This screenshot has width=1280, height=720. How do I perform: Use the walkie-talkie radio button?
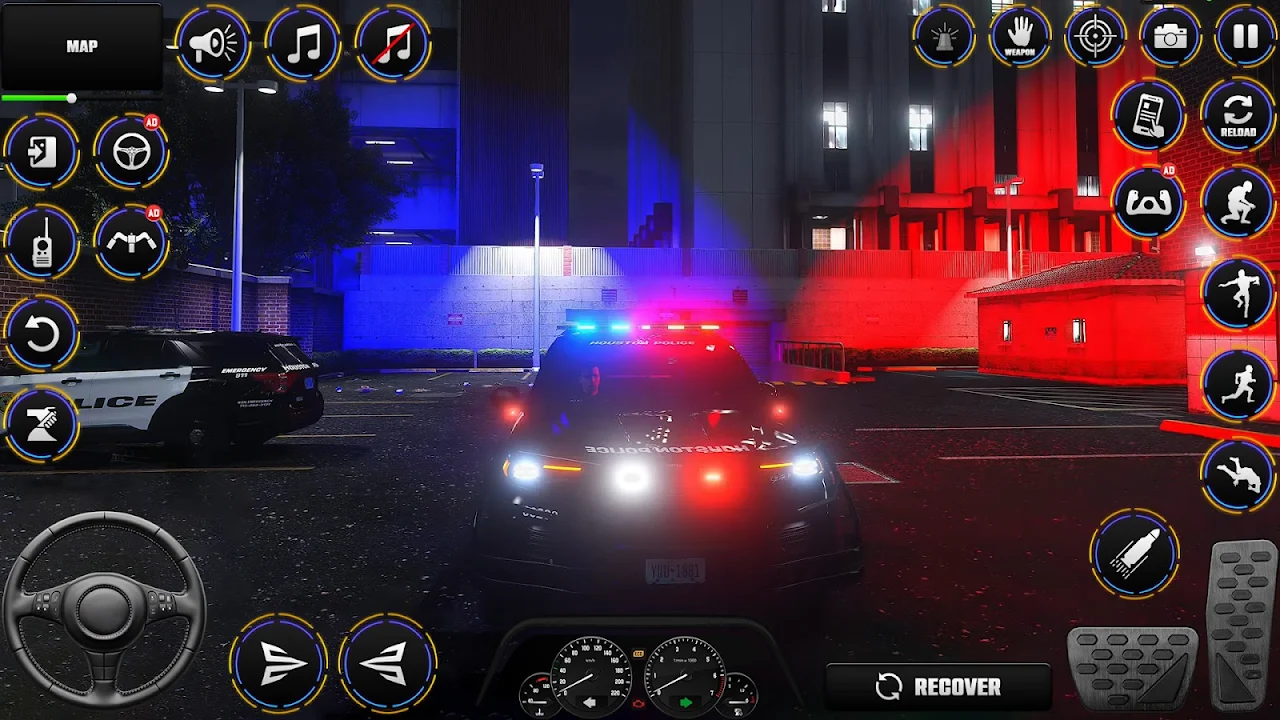pyautogui.click(x=41, y=243)
